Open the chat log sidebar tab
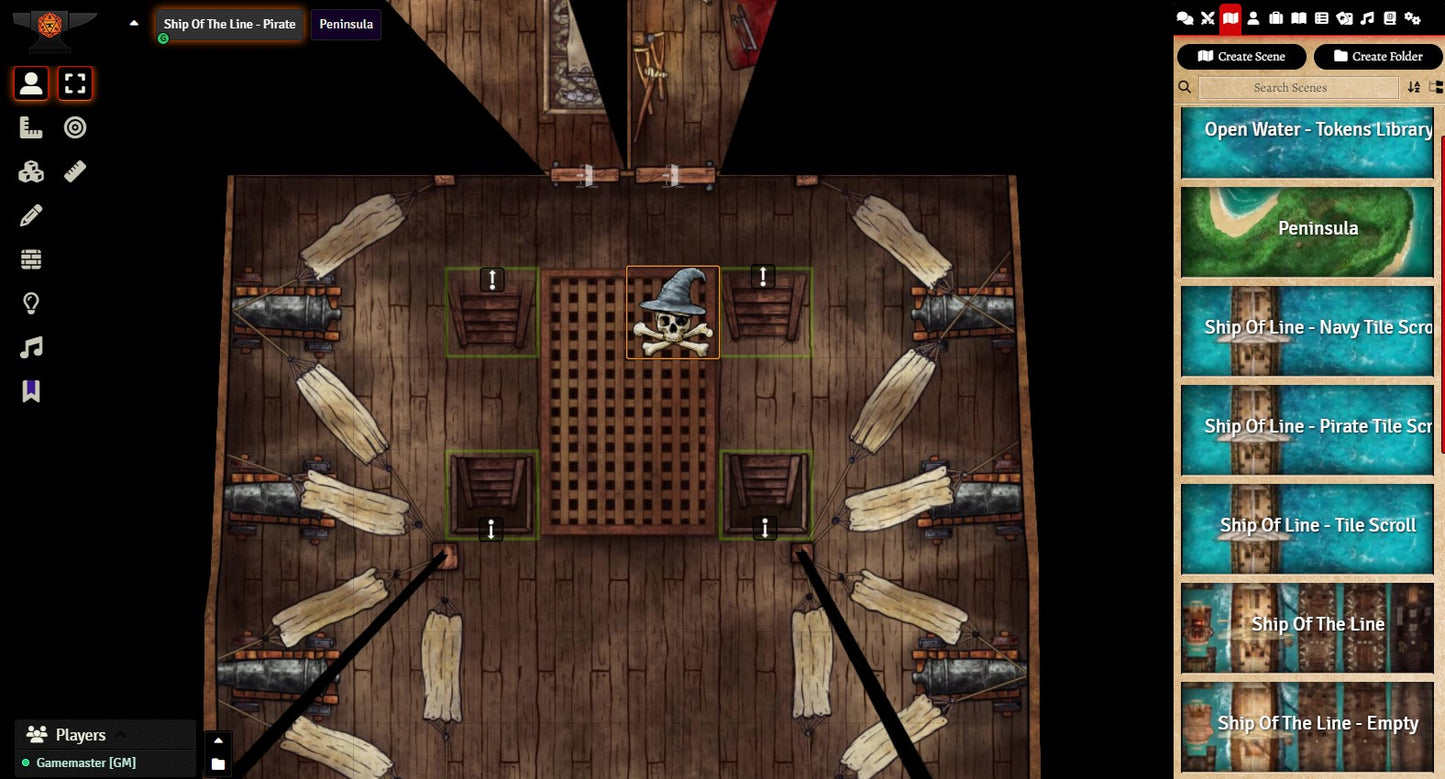This screenshot has width=1445, height=779. click(x=1185, y=18)
